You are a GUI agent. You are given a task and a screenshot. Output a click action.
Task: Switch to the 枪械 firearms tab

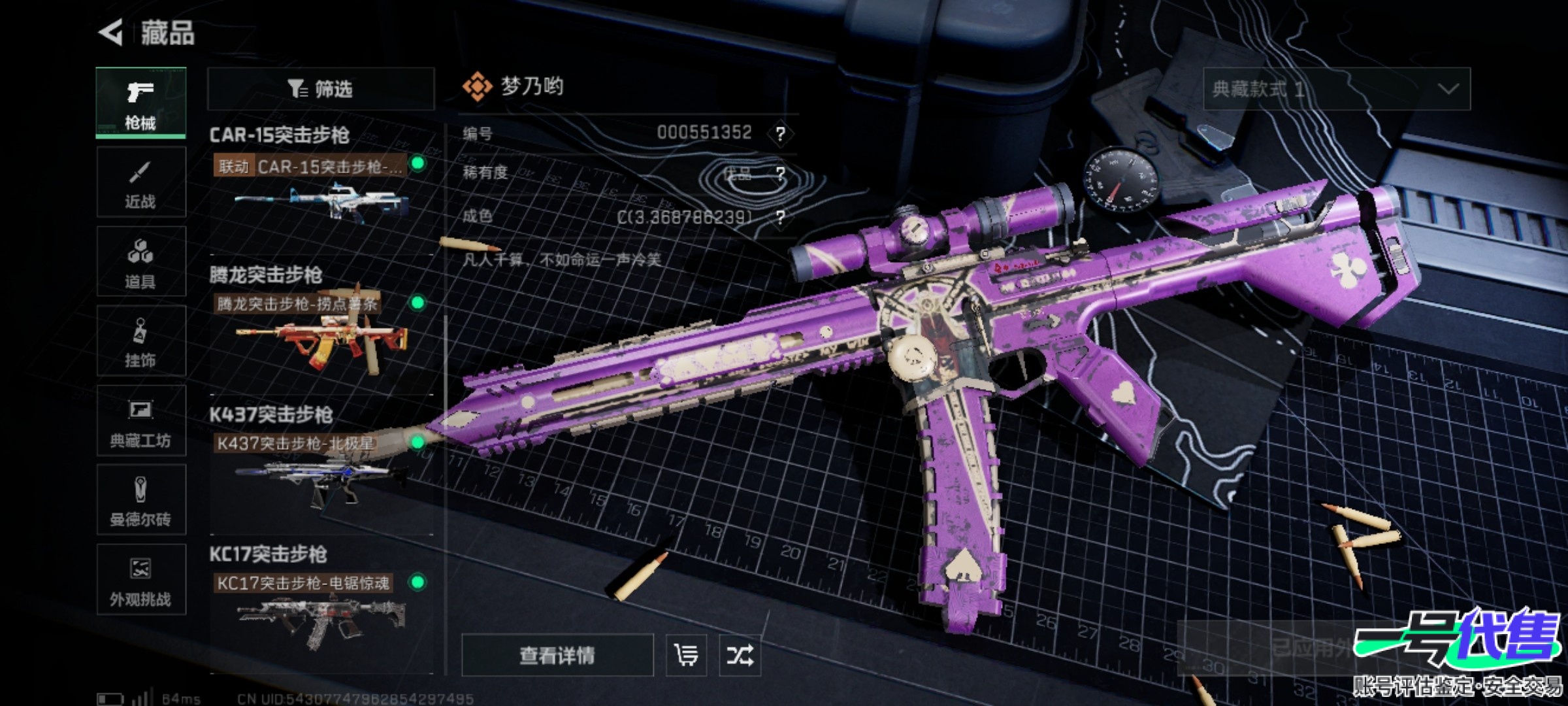tap(141, 103)
